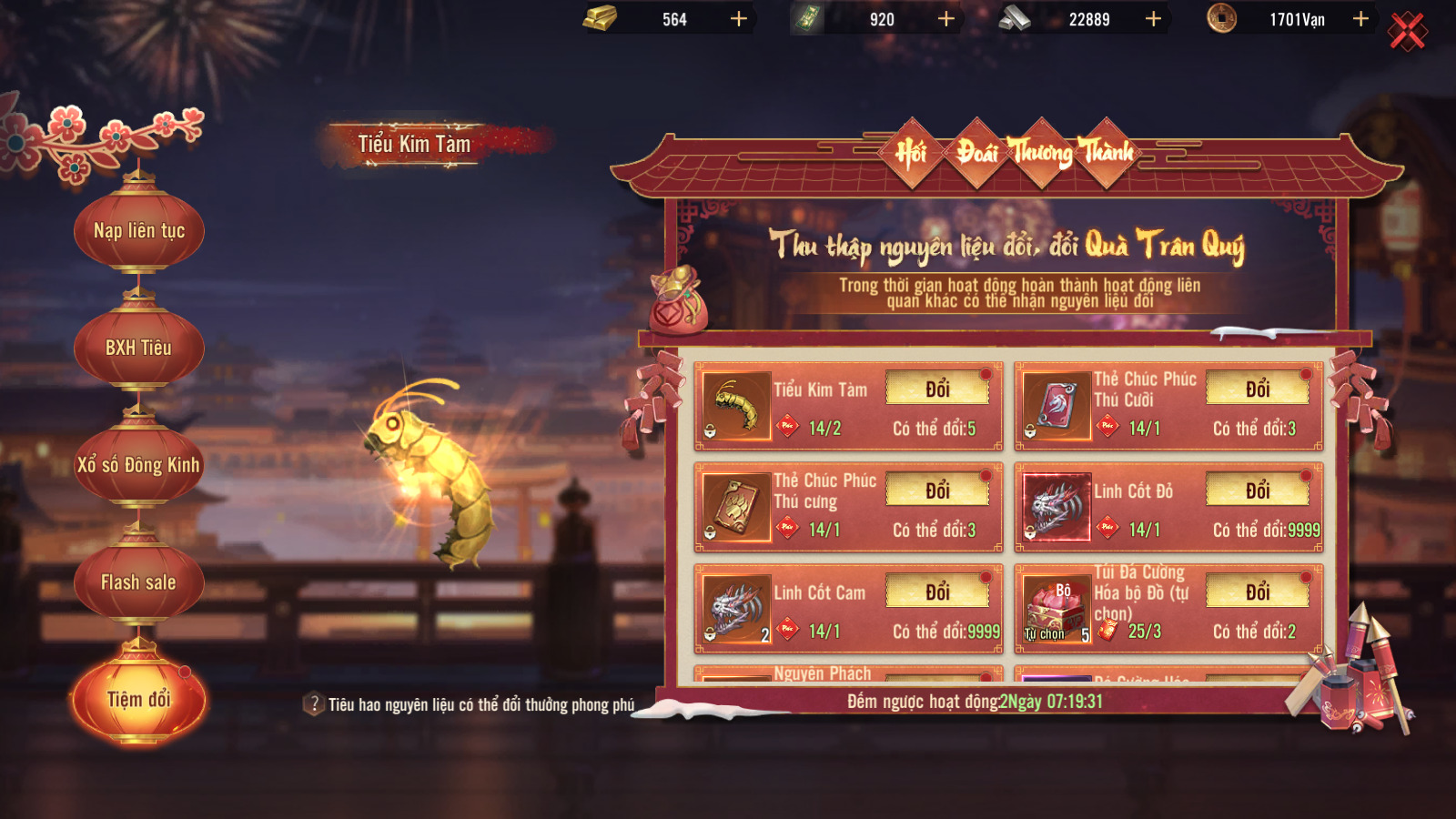Screen dimensions: 1456x819
Task: Show help with the question mark icon
Action: tap(314, 704)
